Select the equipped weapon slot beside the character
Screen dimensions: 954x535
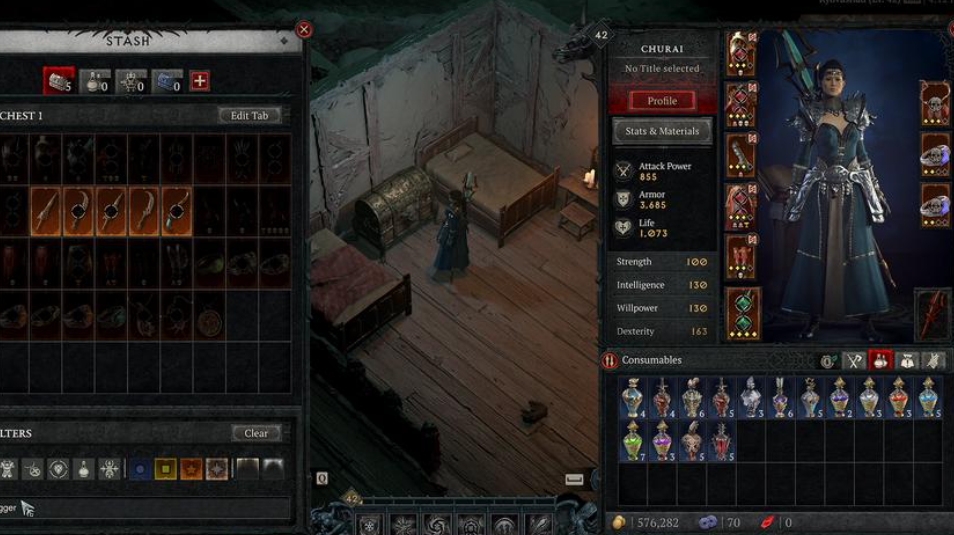(932, 313)
